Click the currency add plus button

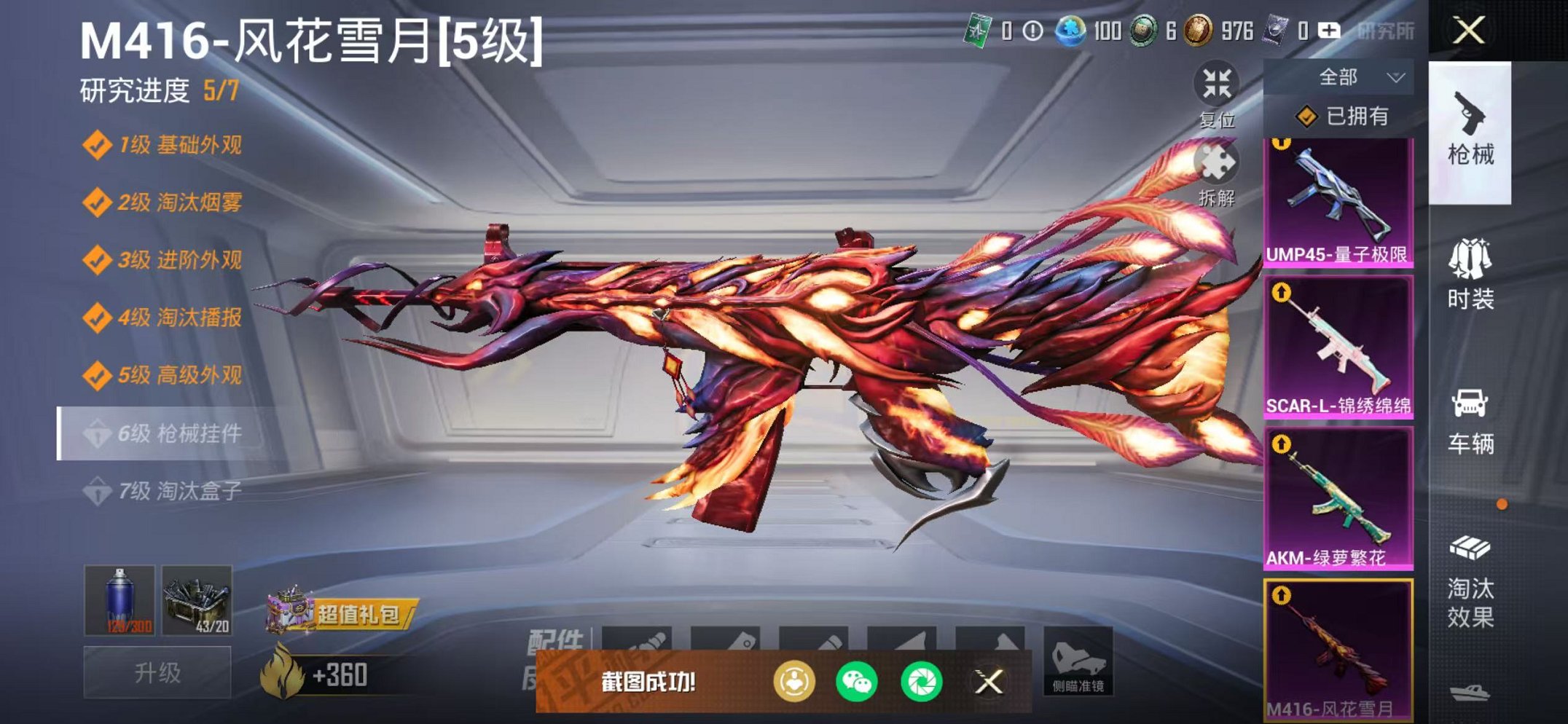[1329, 31]
